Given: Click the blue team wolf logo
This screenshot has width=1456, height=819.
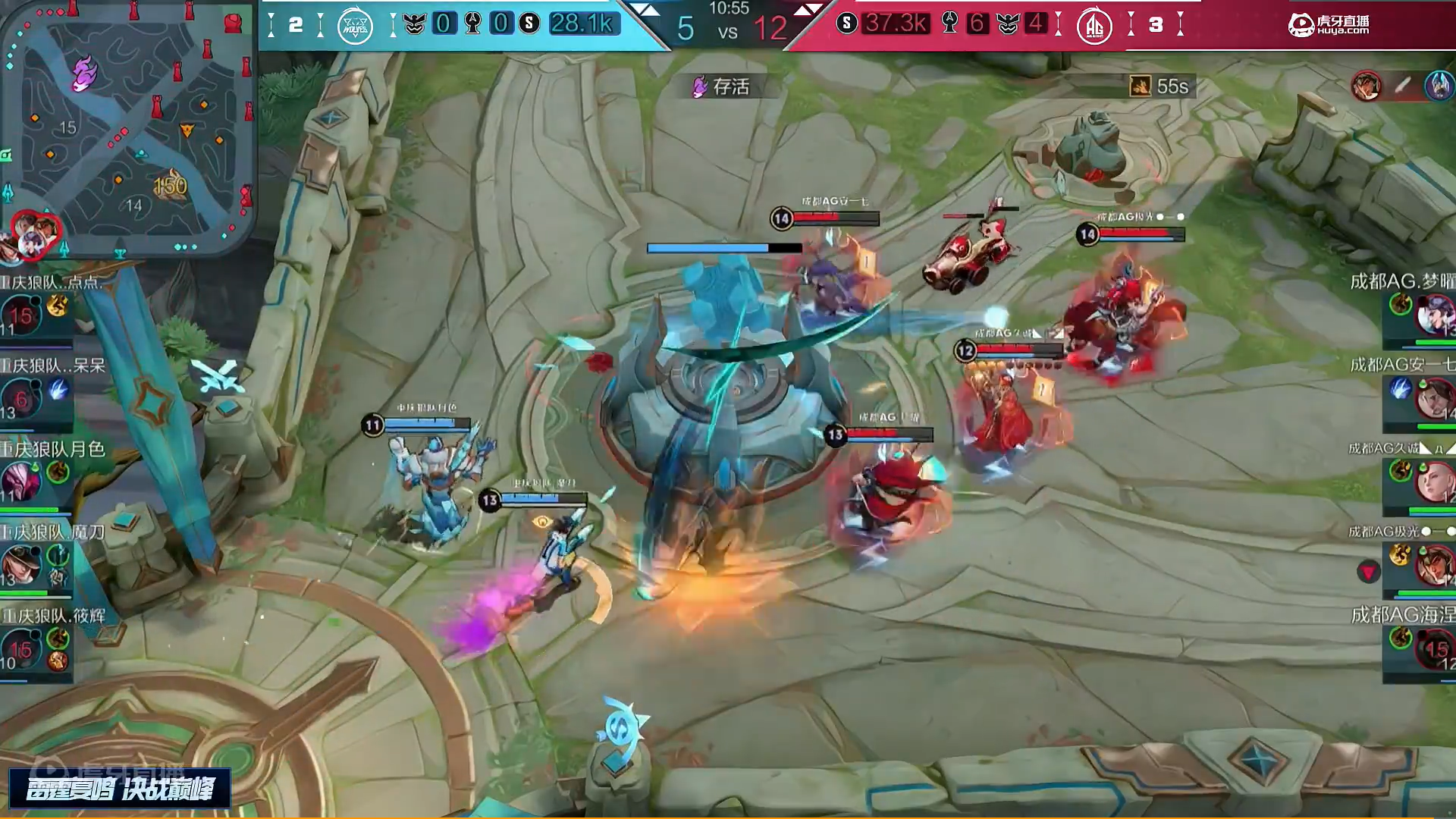Looking at the screenshot, I should coord(355,27).
